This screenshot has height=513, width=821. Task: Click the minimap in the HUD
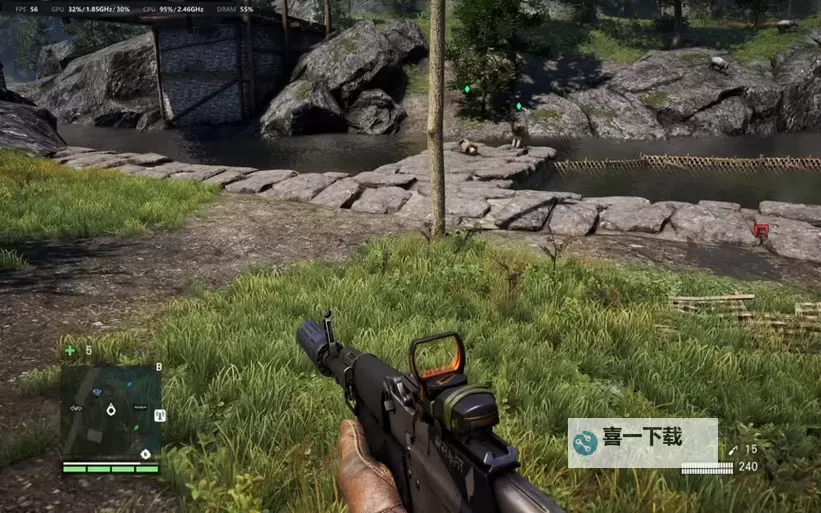110,411
